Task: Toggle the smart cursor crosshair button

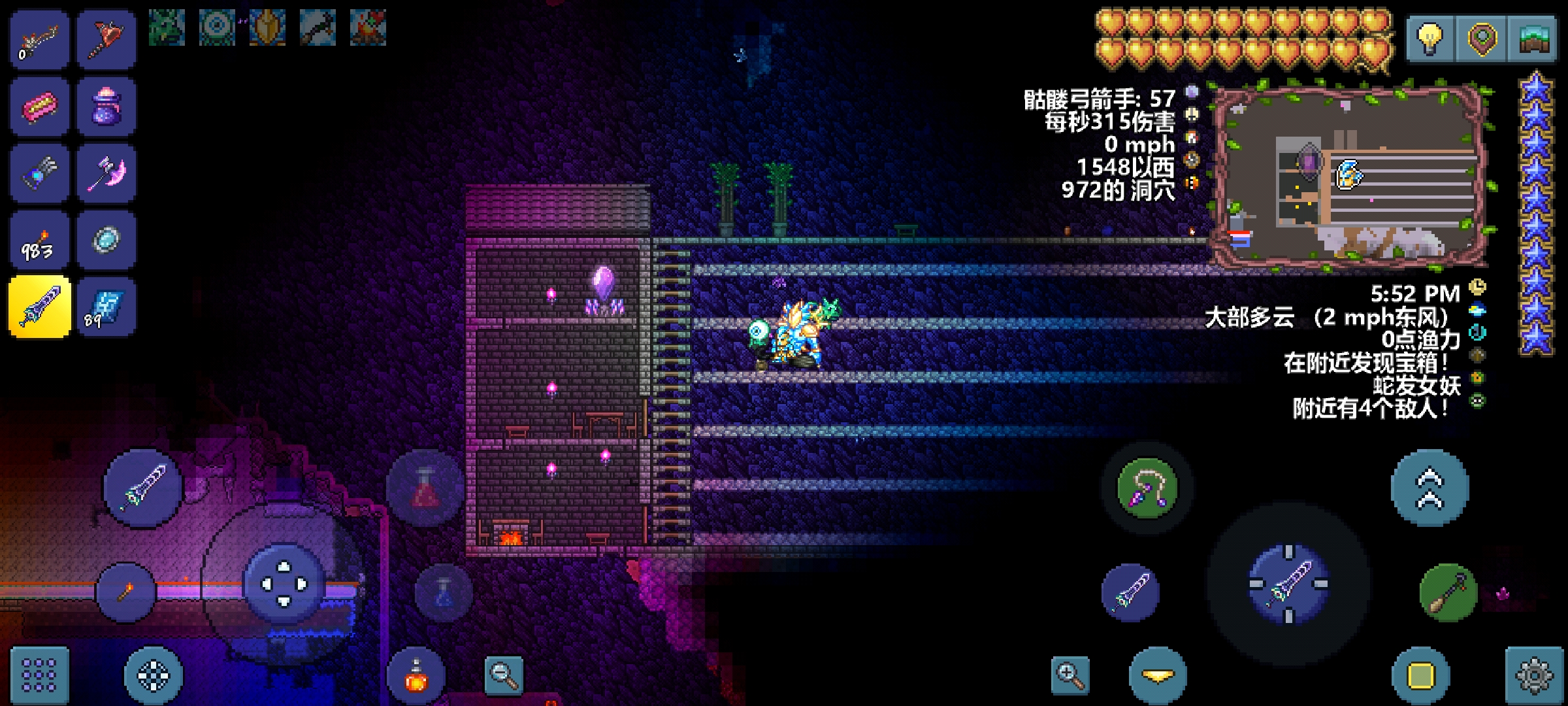Action: pyautogui.click(x=154, y=675)
